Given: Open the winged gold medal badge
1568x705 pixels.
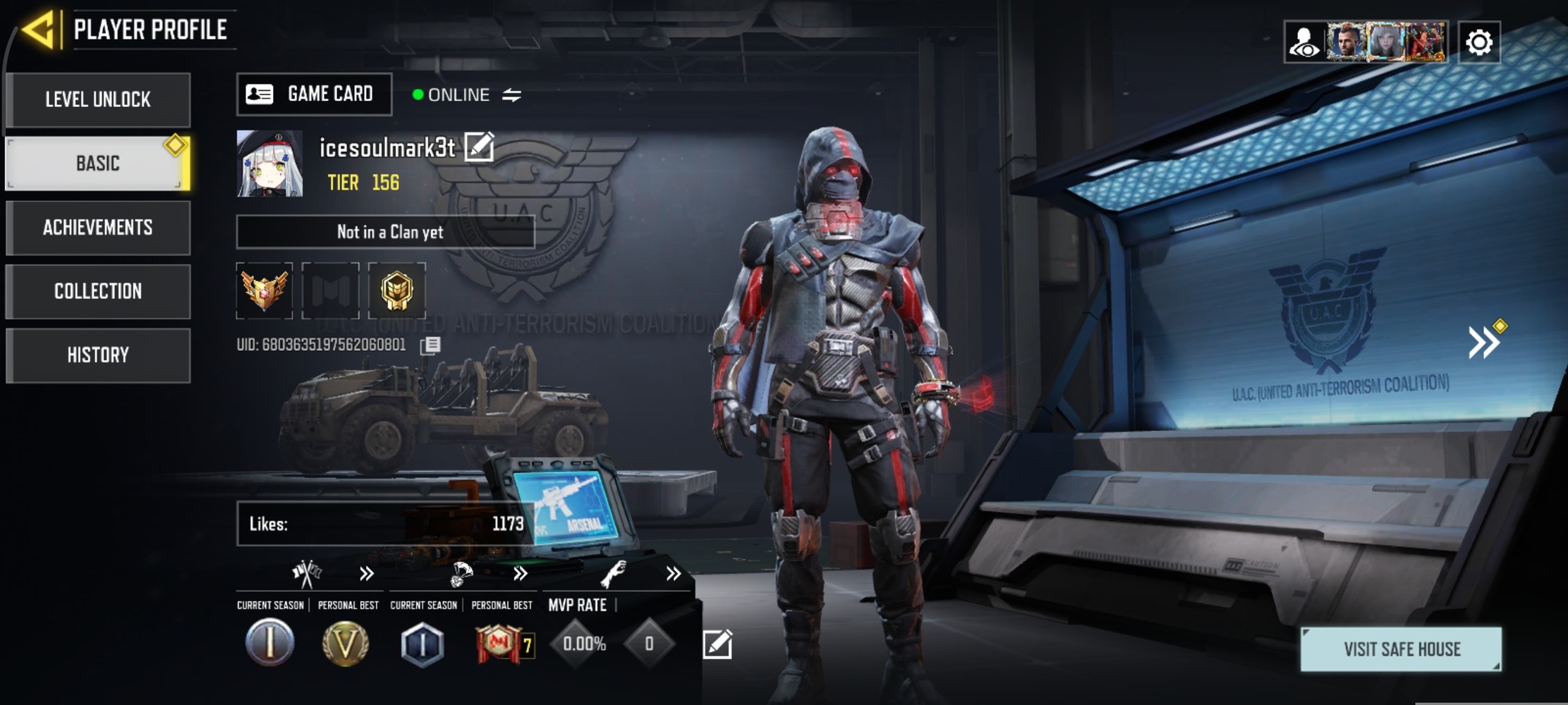Looking at the screenshot, I should (265, 290).
